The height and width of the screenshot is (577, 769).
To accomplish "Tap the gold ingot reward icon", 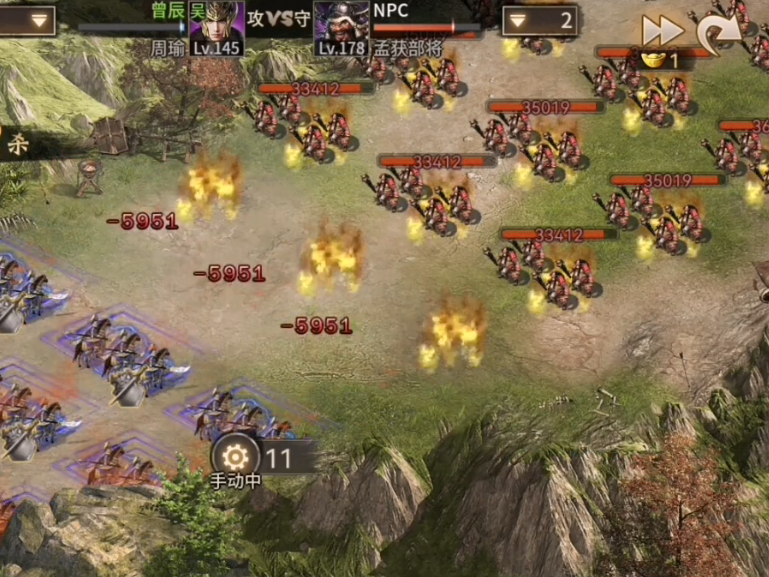I will click(655, 59).
